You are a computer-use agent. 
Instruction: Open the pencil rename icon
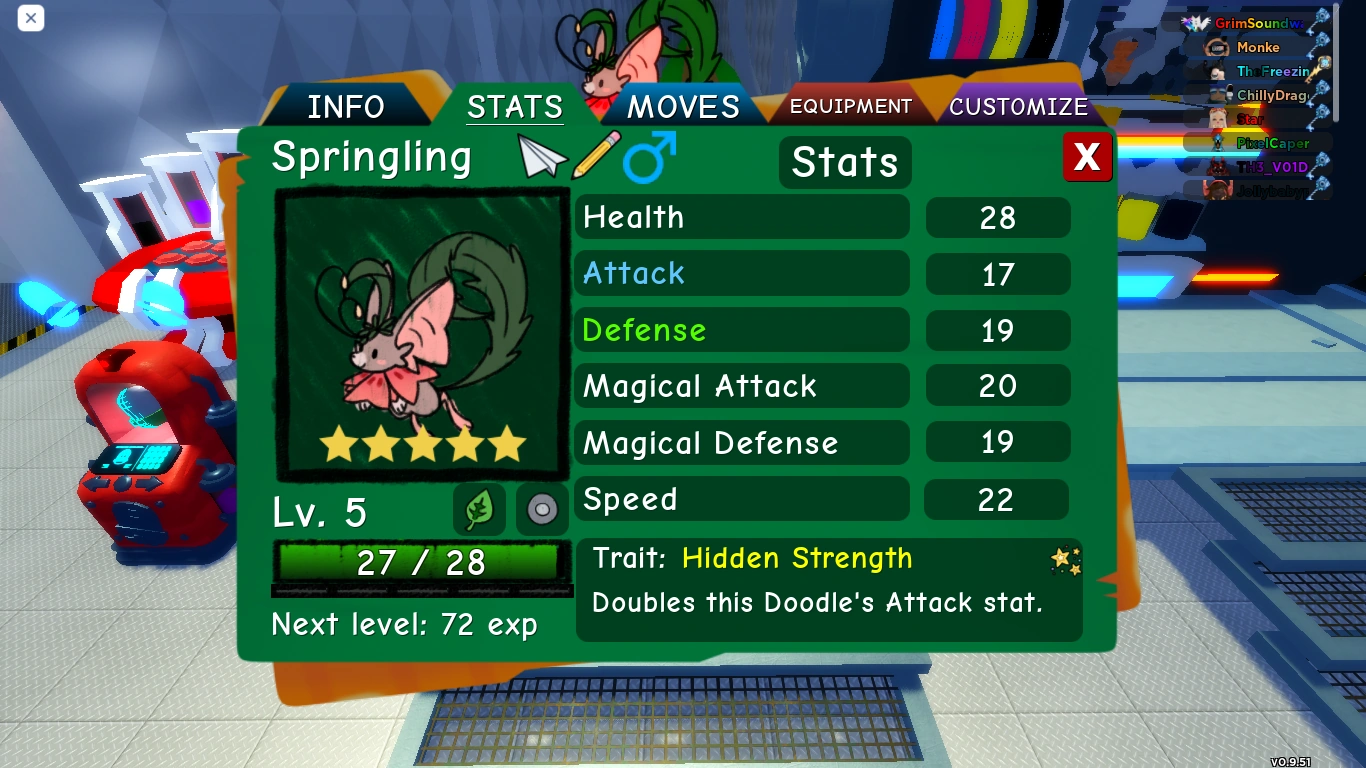[596, 155]
